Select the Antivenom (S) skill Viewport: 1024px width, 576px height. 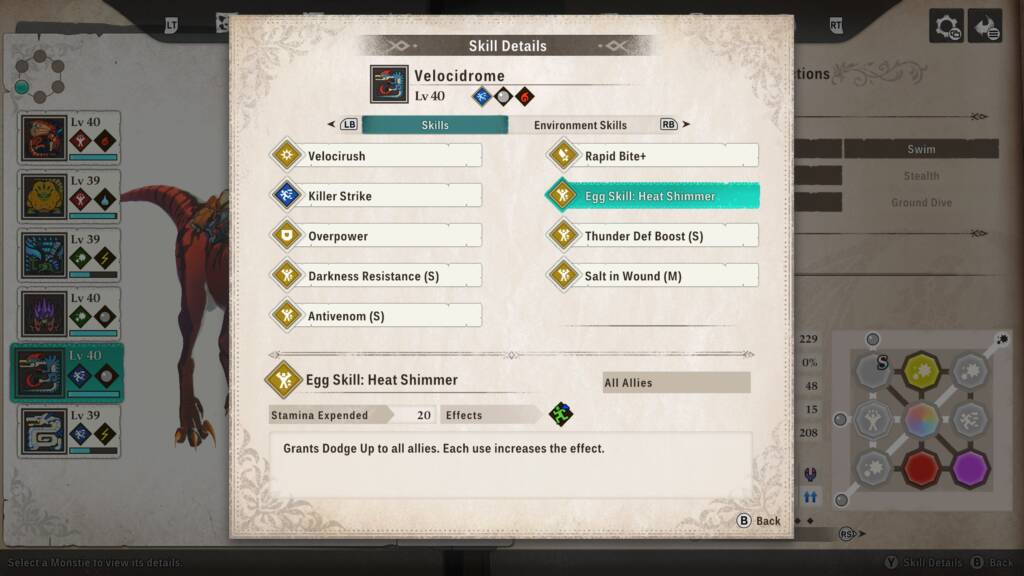376,316
